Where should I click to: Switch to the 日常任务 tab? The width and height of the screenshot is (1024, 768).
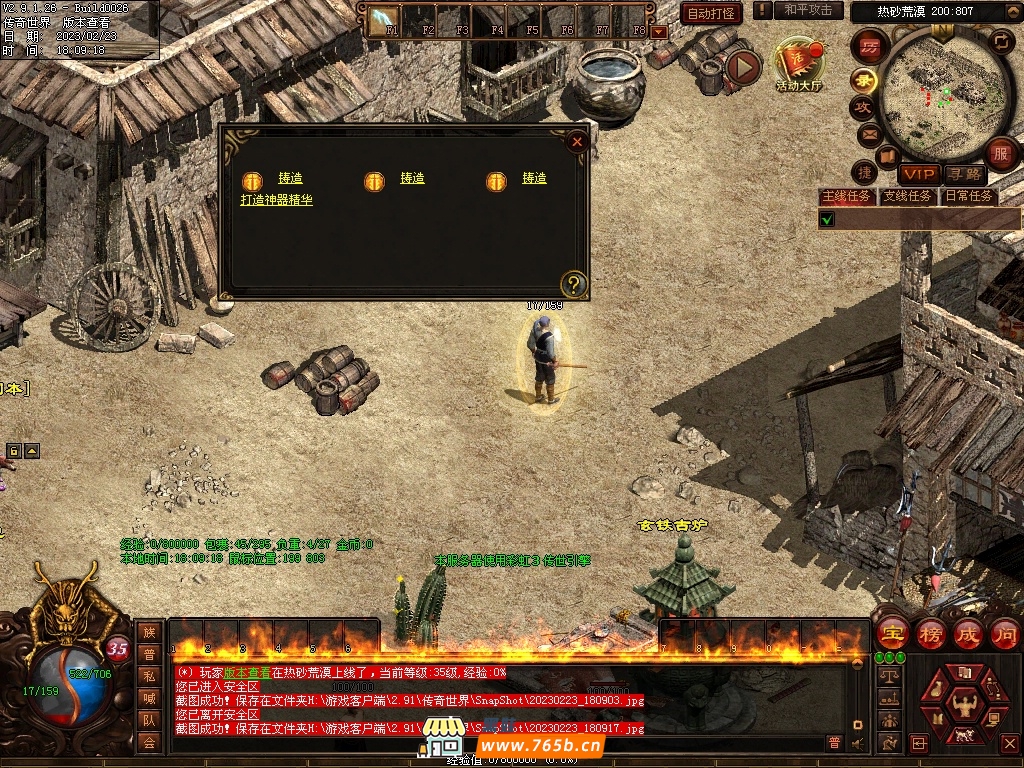coord(970,196)
